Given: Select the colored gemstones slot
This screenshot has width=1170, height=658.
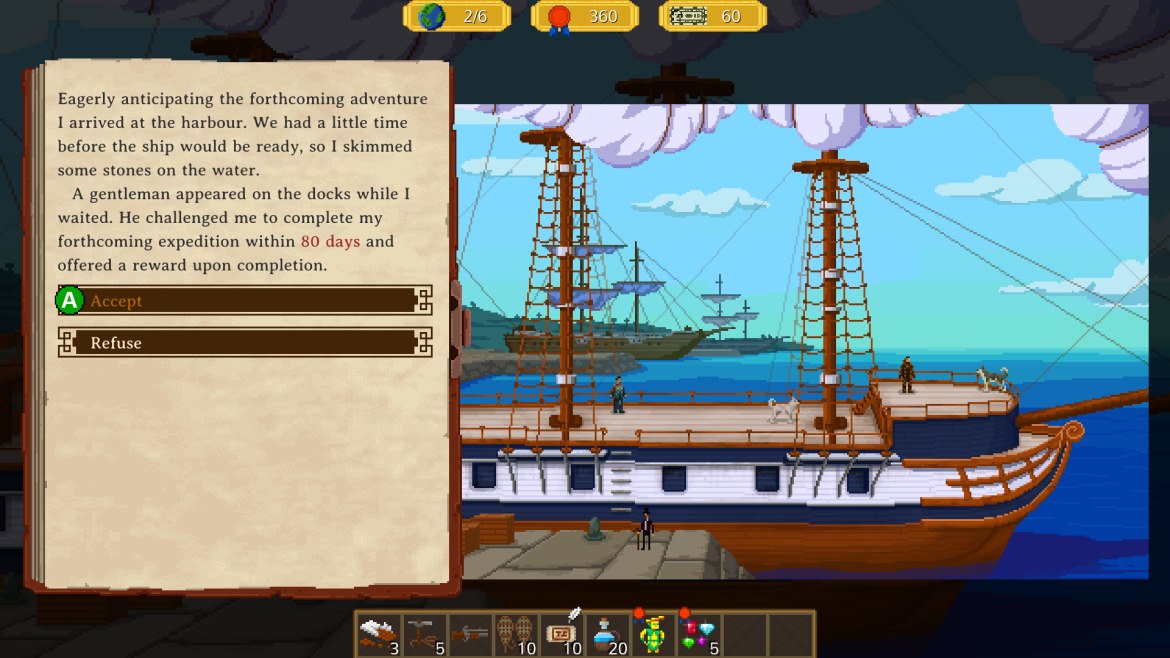Looking at the screenshot, I should (699, 634).
